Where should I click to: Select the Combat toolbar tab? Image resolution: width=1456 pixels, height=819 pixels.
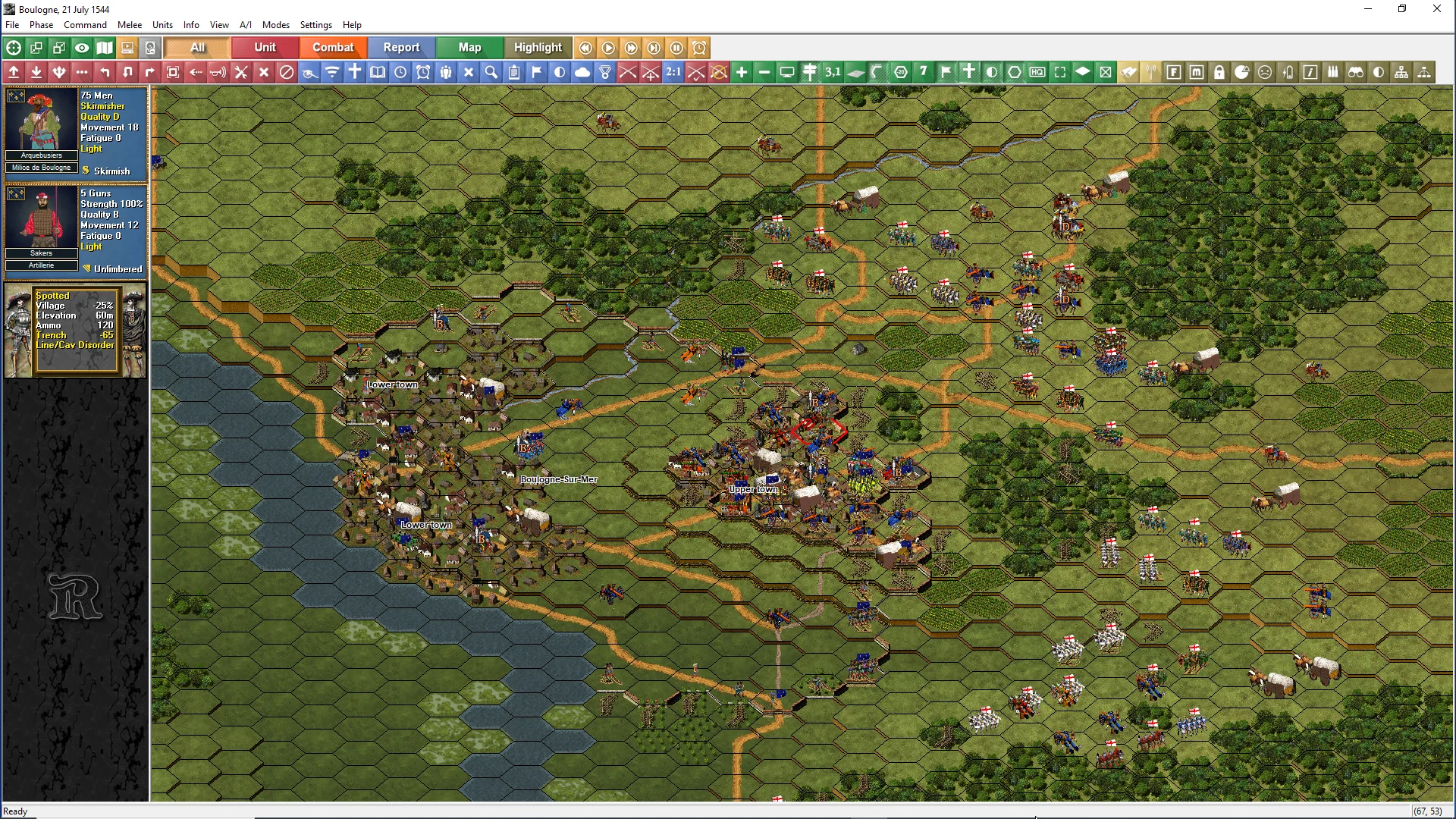333,47
